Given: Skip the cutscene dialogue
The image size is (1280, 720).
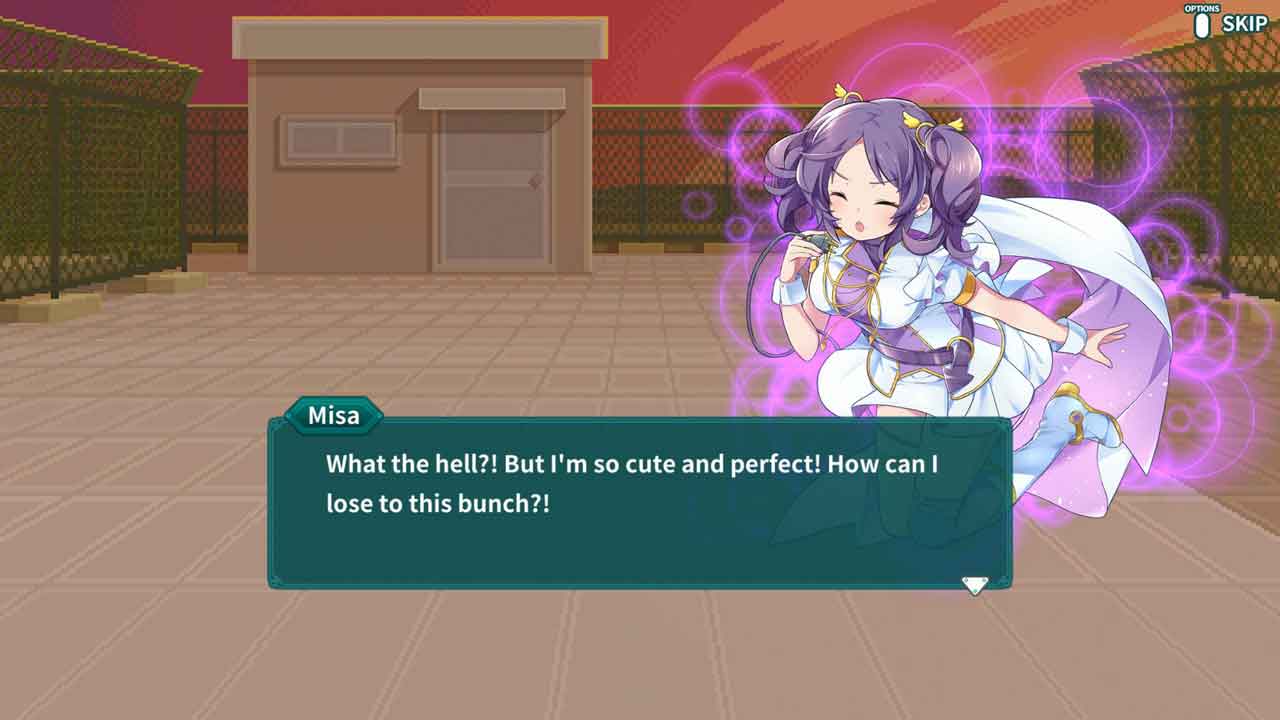Looking at the screenshot, I should pos(1242,24).
